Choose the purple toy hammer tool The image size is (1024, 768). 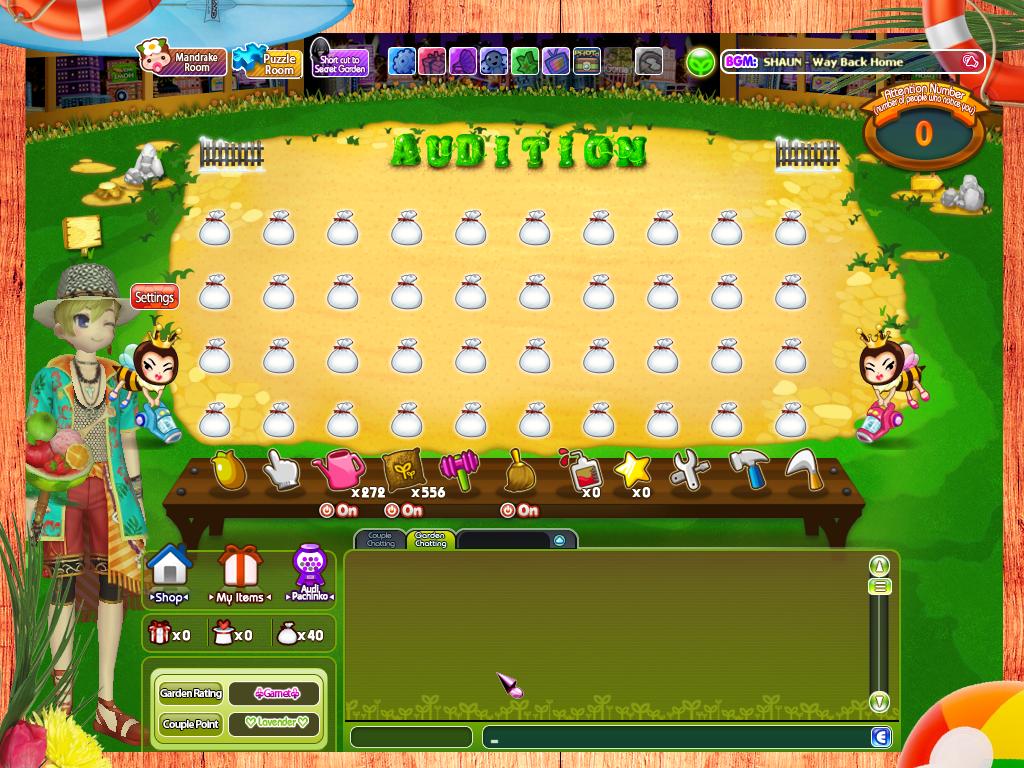tap(460, 468)
